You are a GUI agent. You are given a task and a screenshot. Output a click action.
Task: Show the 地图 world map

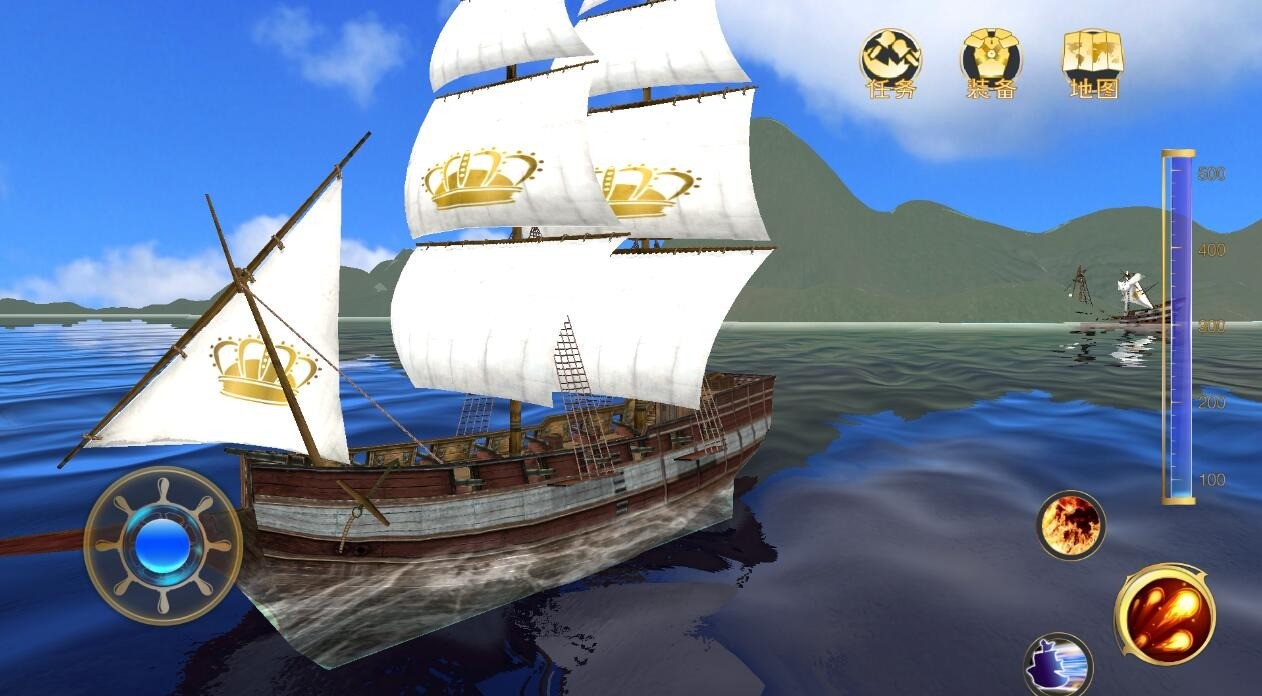(1092, 62)
